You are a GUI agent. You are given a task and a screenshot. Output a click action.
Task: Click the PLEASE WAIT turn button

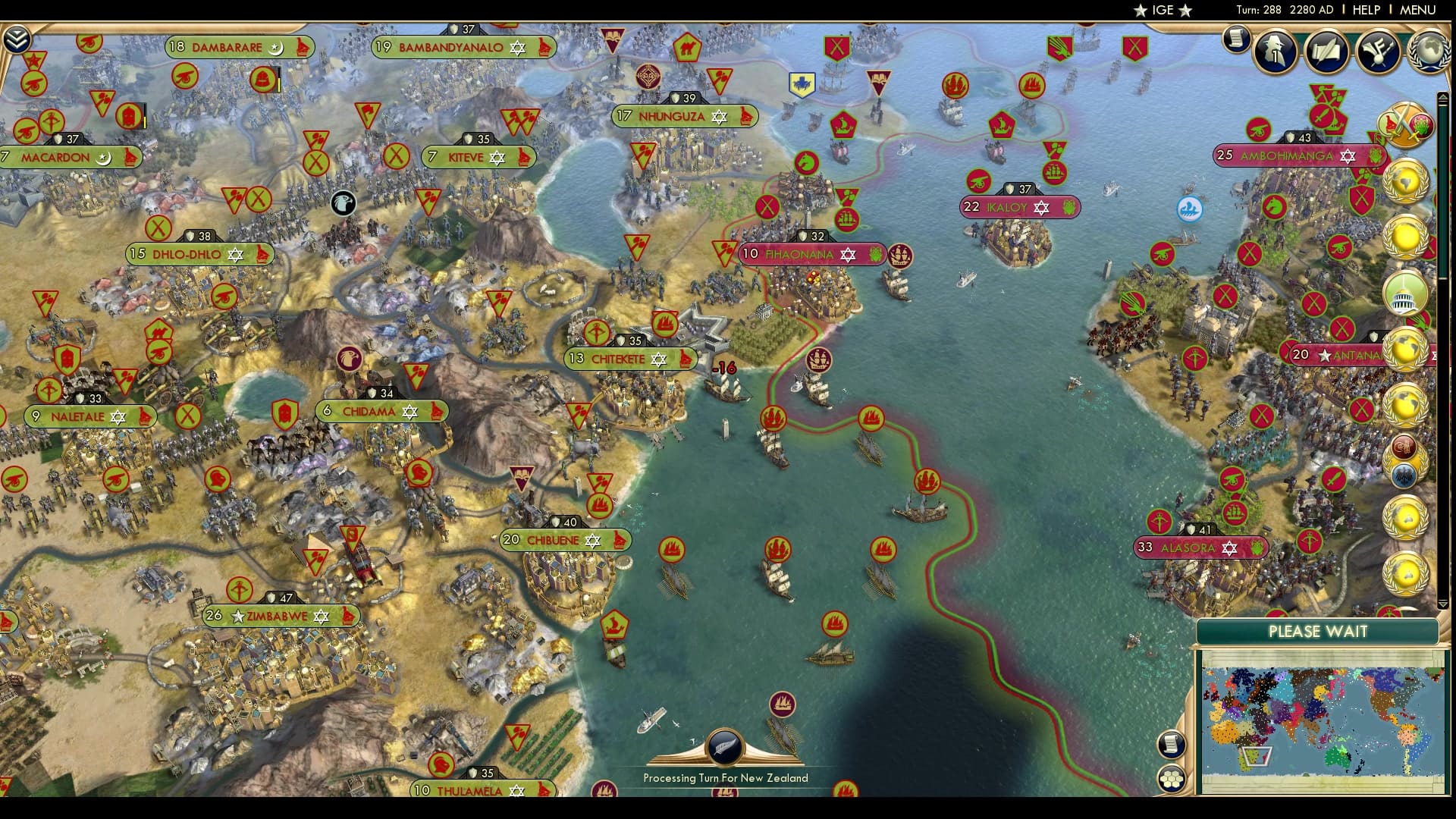click(x=1317, y=632)
